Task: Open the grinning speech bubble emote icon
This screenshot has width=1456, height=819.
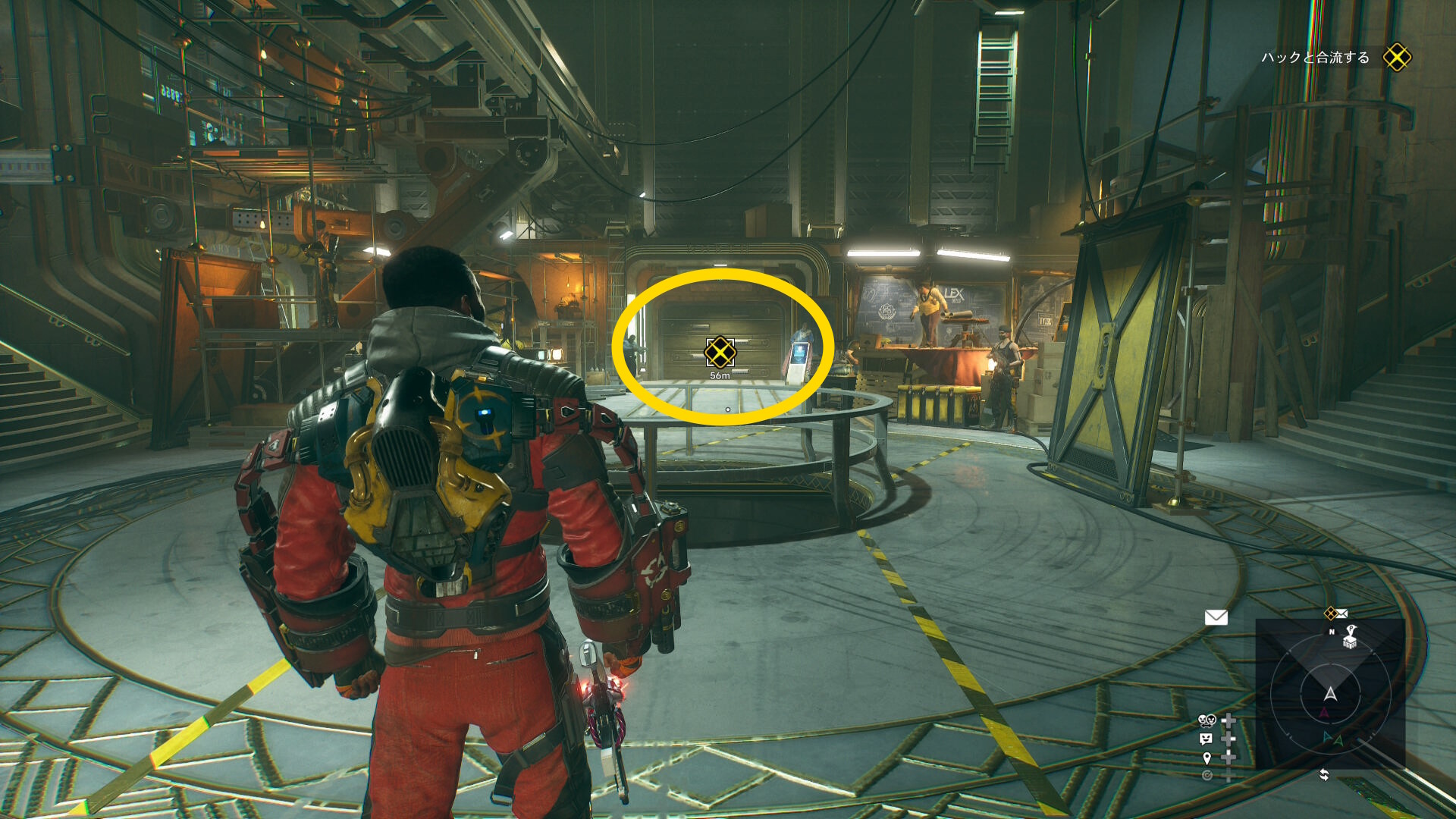Action: pos(1206,739)
